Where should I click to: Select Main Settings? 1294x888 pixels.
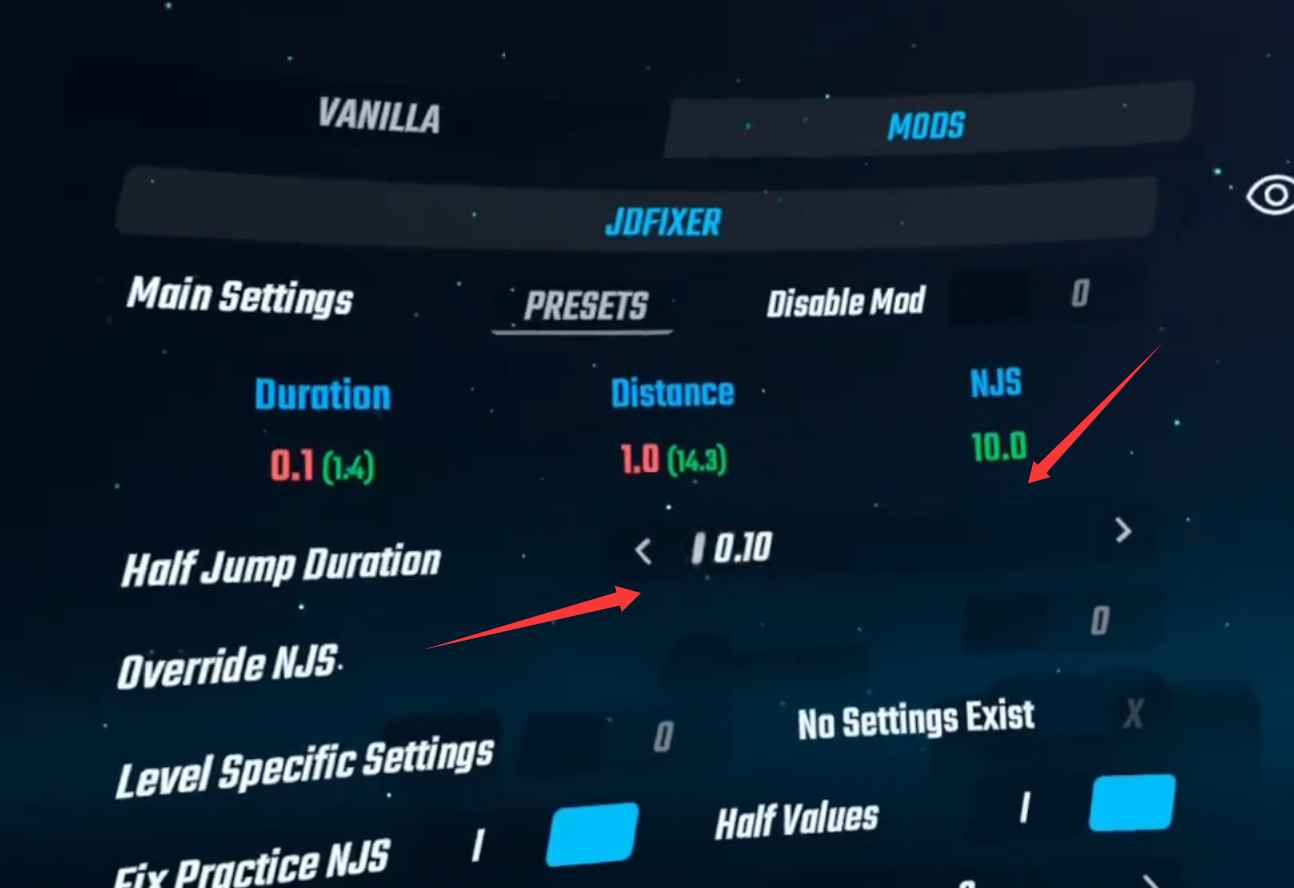(x=240, y=296)
